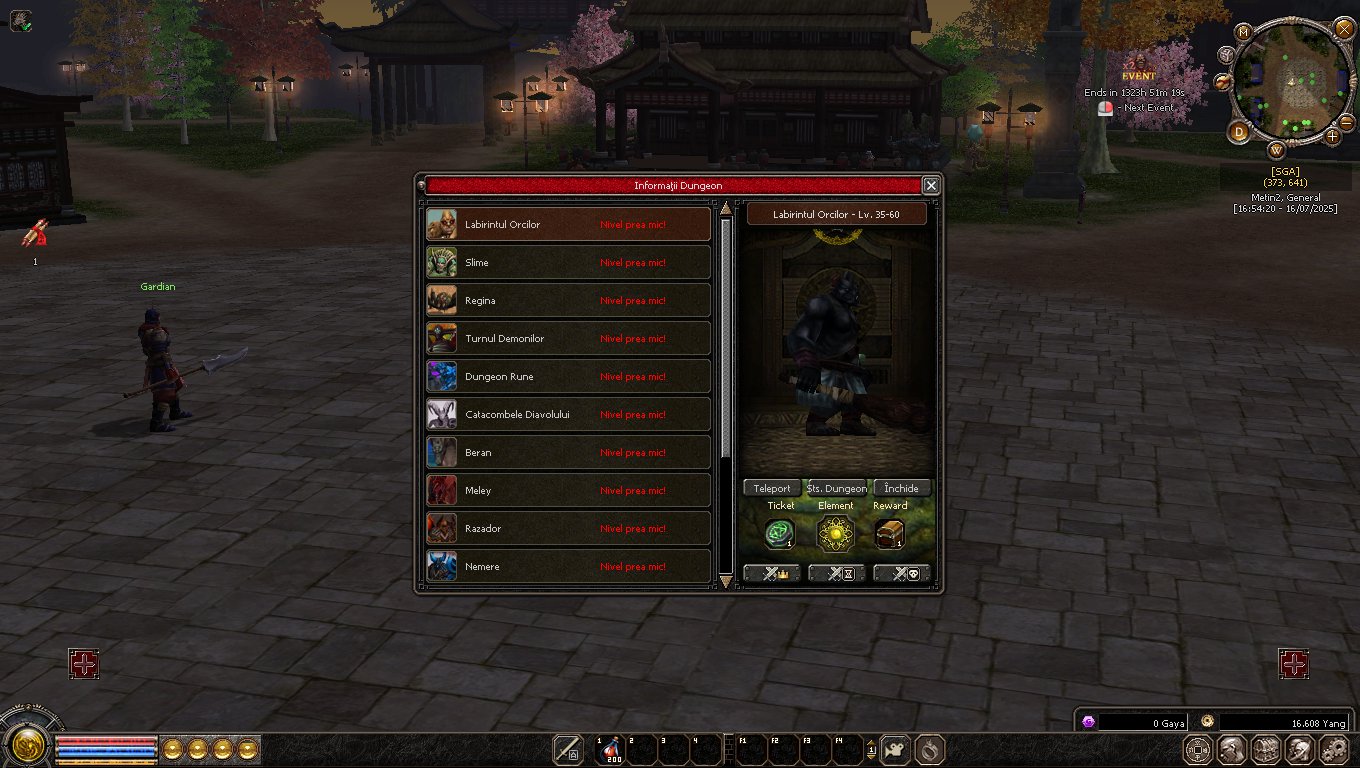Open the treasure chest inventory icon
The height and width of the screenshot is (768, 1360).
(1266, 749)
